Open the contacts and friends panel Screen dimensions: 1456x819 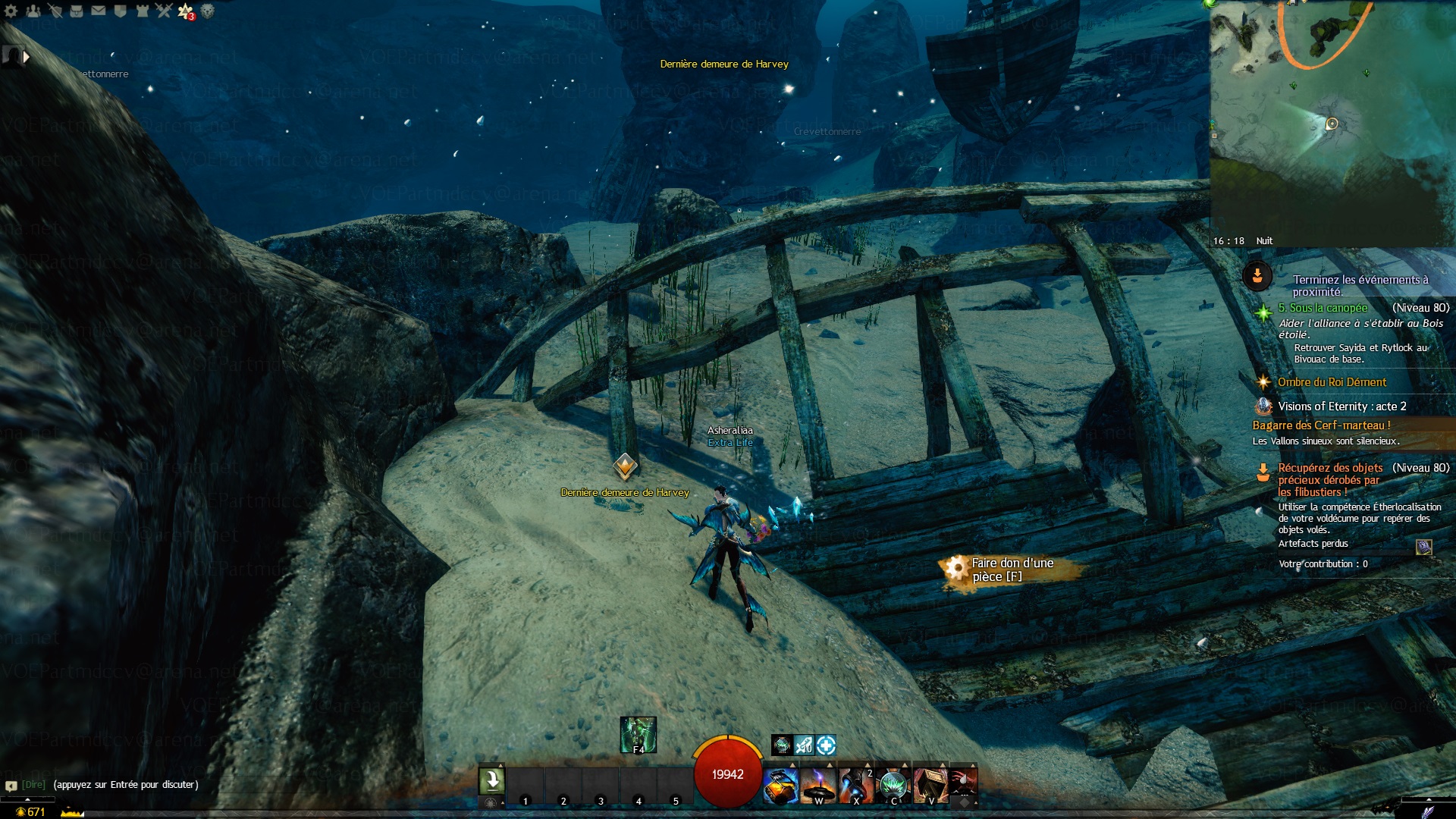33,11
